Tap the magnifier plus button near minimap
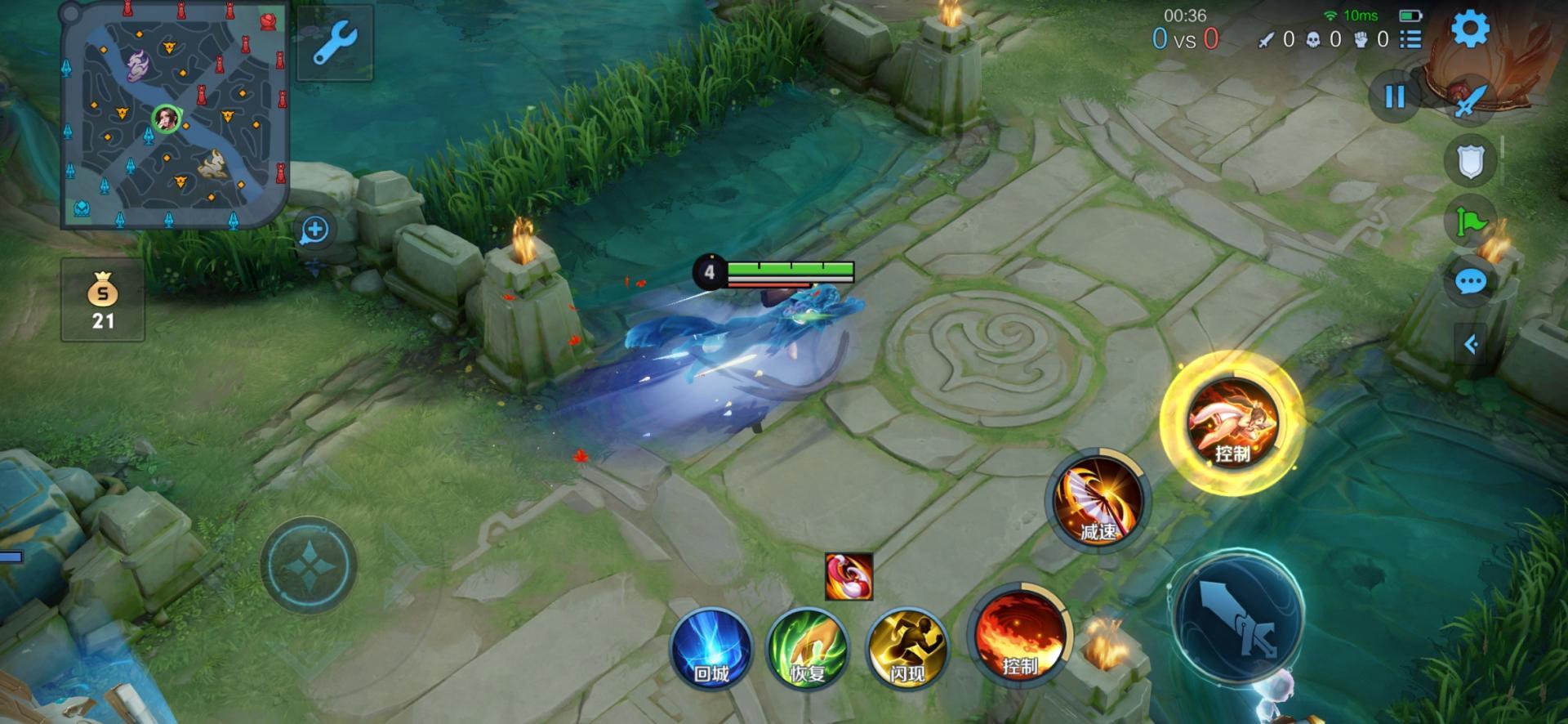 coord(314,230)
